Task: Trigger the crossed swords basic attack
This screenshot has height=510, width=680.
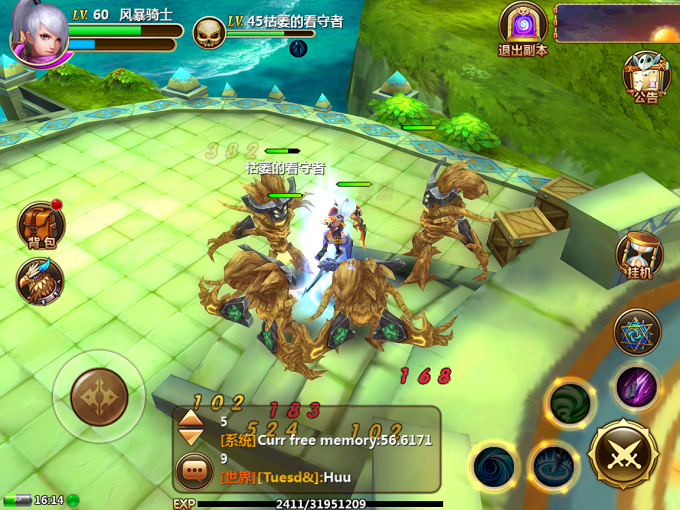Action: click(623, 454)
